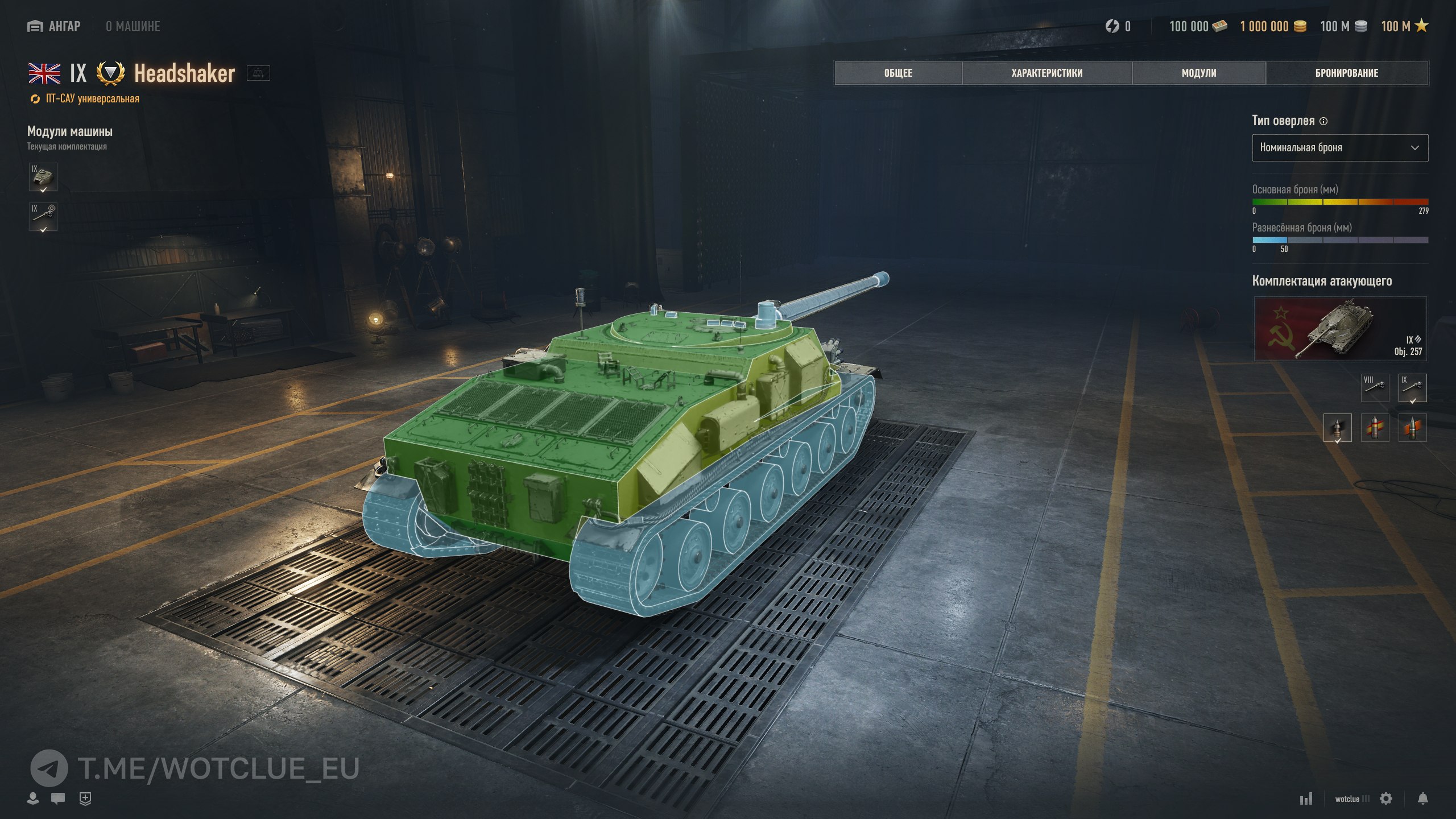Select the tier IX hull module icon
Viewport: 1456px width, 819px height.
click(x=43, y=177)
